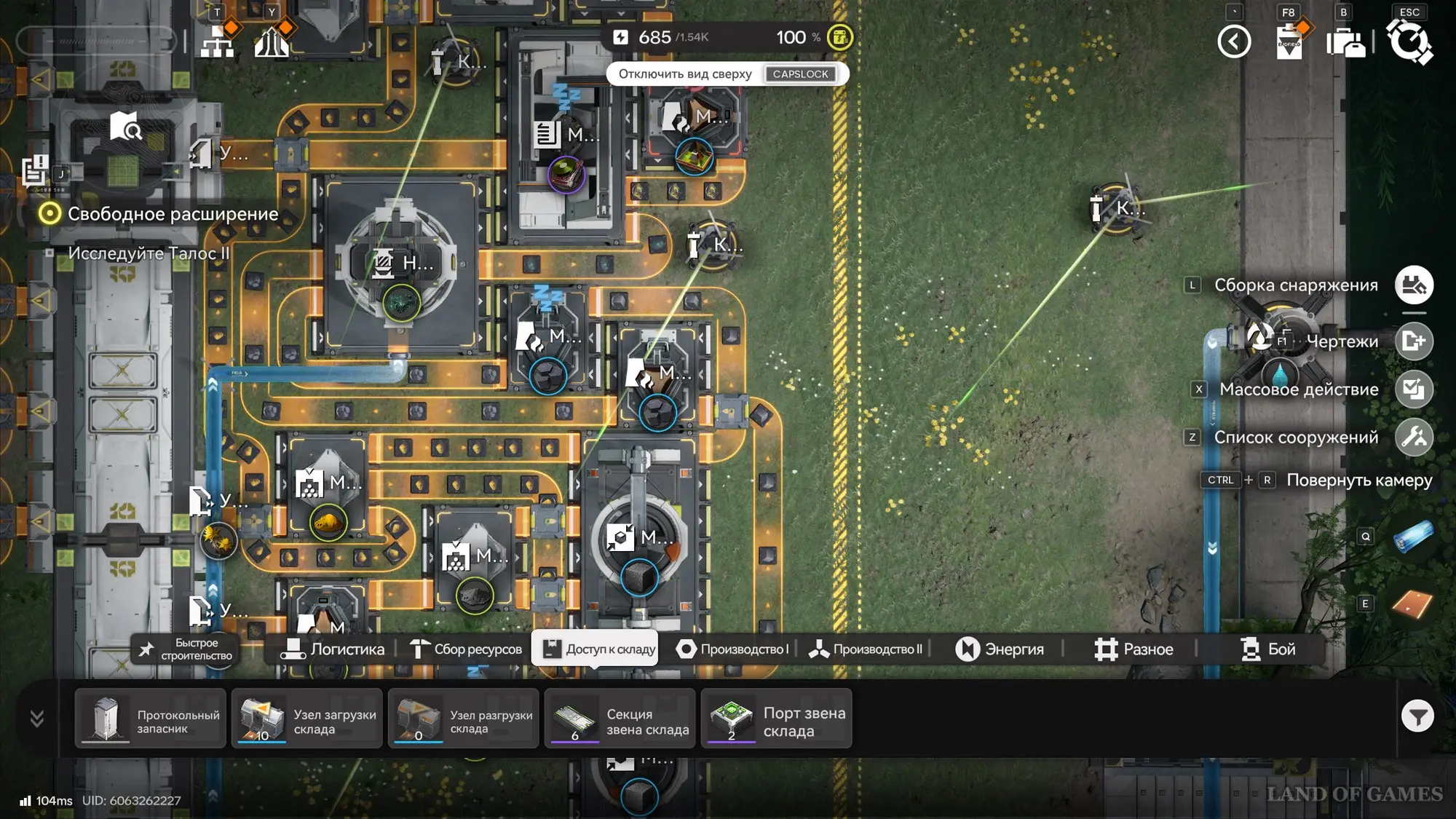Open the Разное category tab
The height and width of the screenshot is (819, 1456).
click(x=1133, y=649)
